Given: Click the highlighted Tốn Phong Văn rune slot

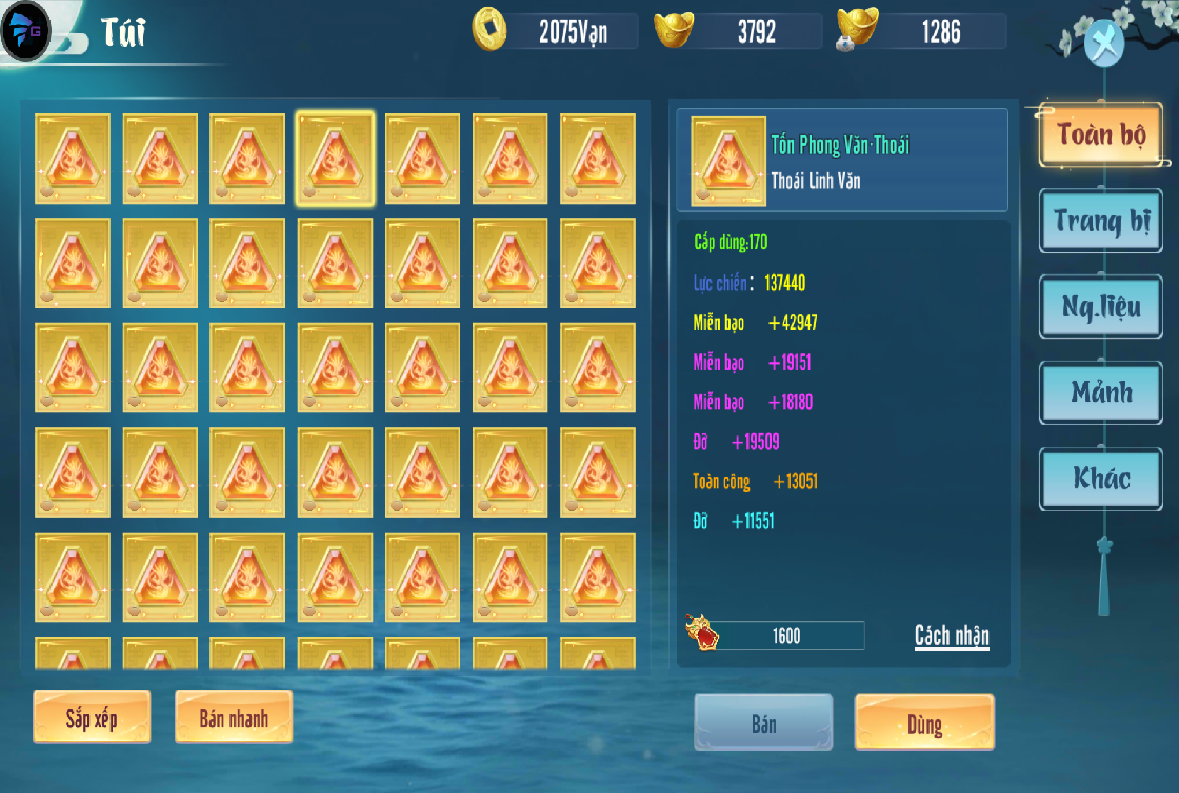Looking at the screenshot, I should tap(335, 159).
